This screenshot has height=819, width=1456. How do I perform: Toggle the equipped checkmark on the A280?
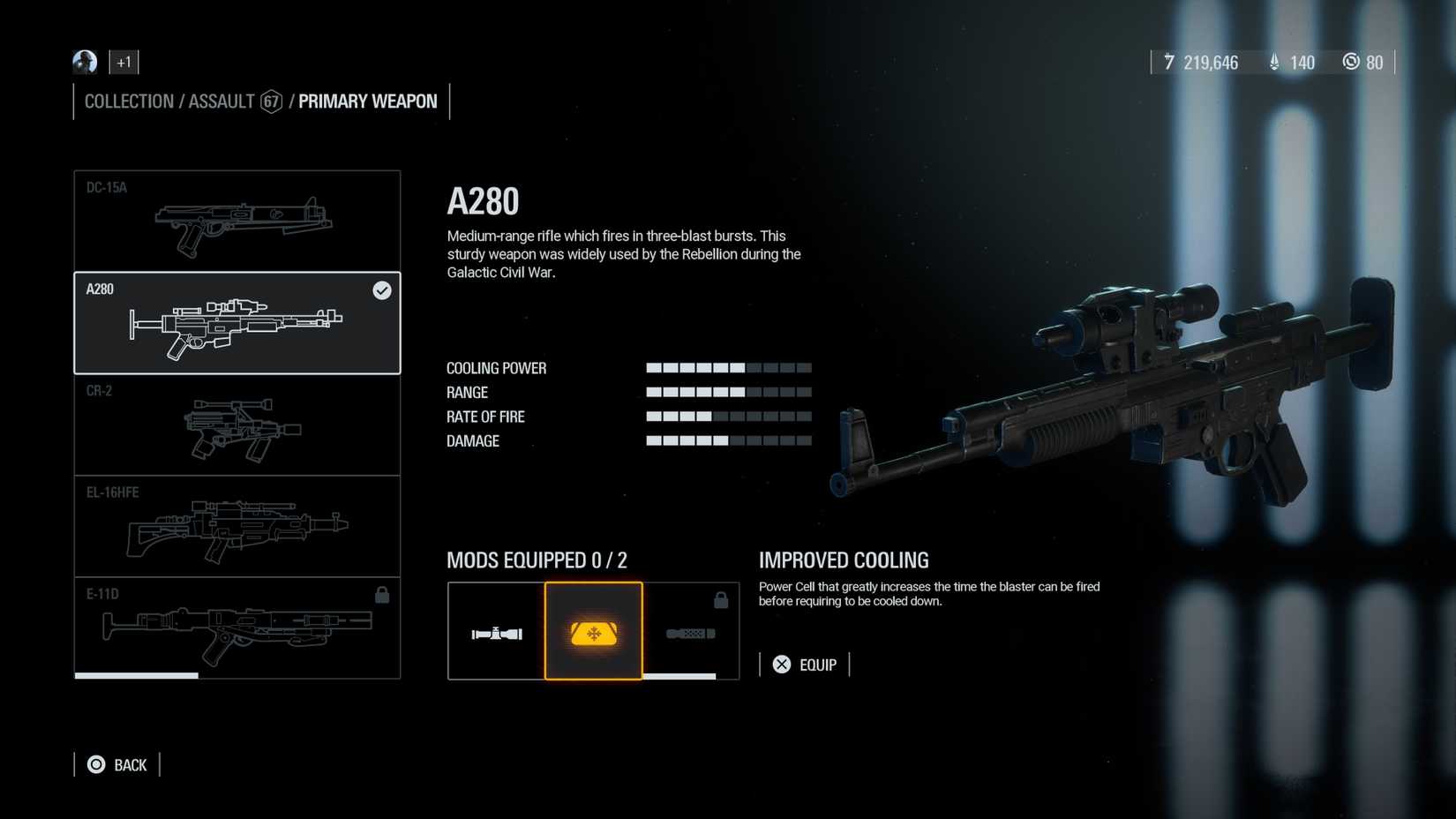click(381, 290)
